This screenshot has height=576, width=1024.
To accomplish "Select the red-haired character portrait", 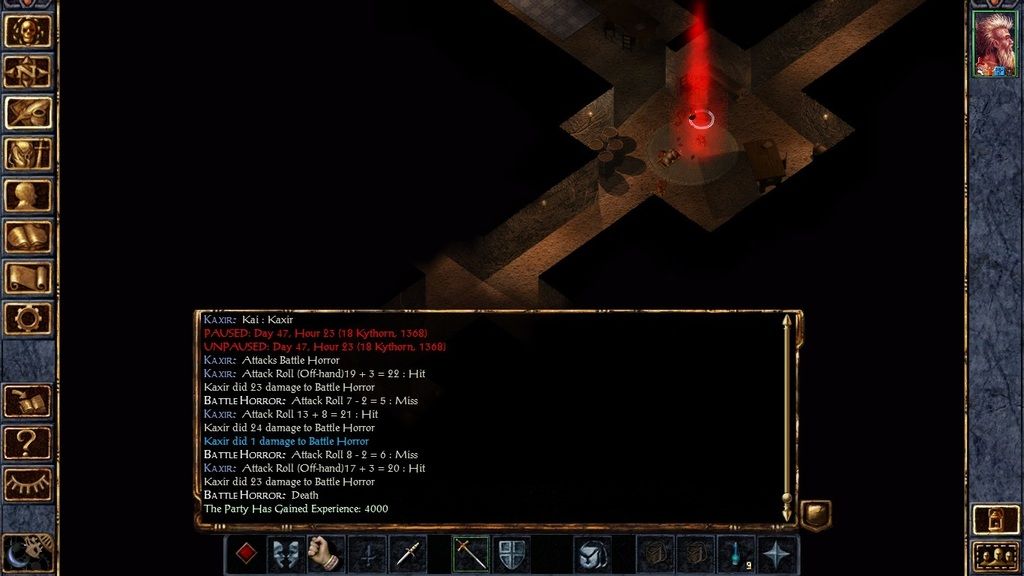I will tap(994, 44).
